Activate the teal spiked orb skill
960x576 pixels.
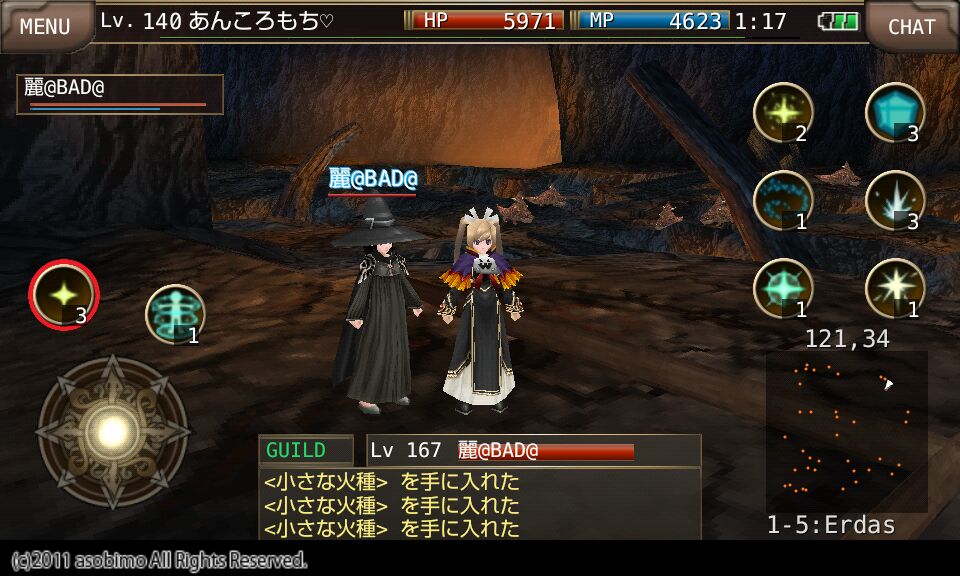782,288
